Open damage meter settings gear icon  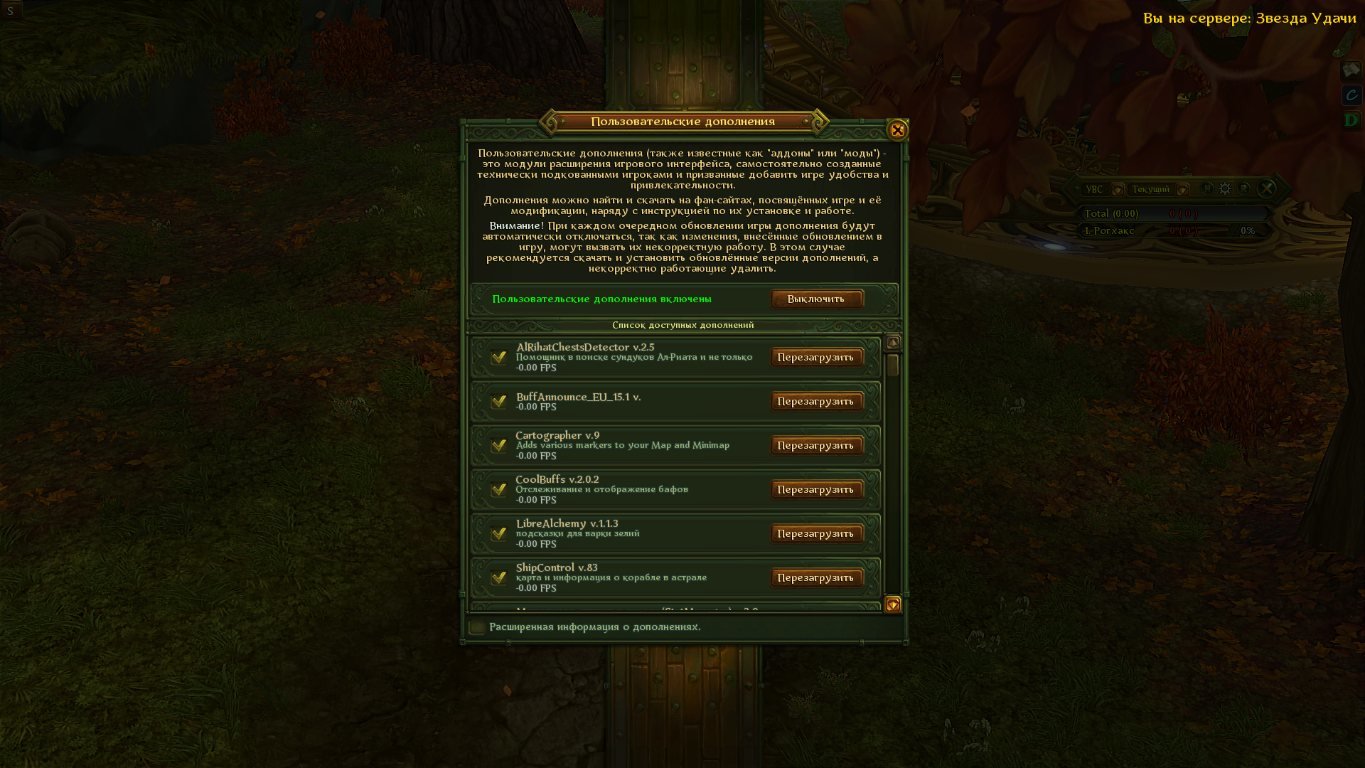(x=1225, y=188)
